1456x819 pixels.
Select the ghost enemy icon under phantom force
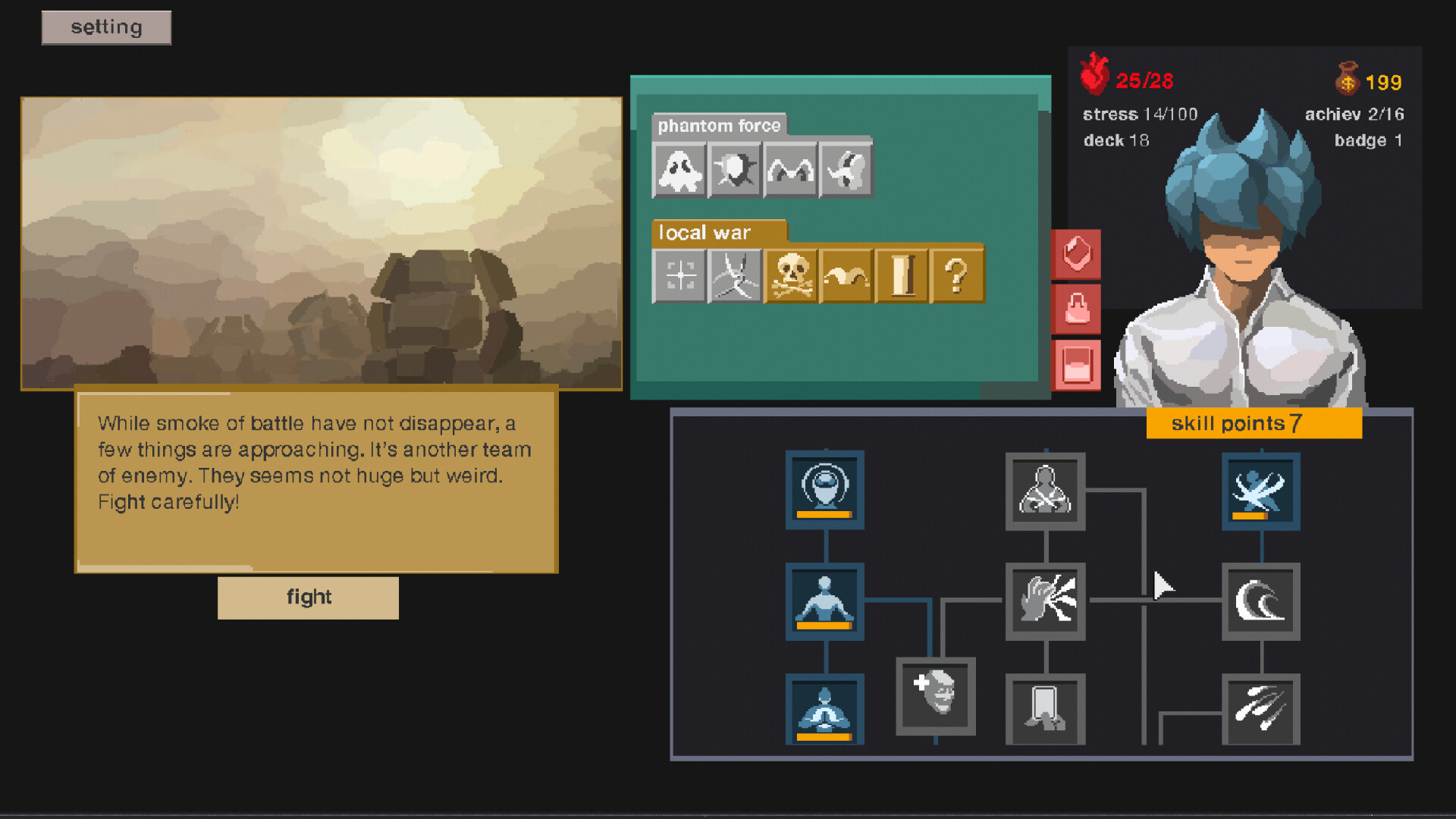click(x=680, y=170)
